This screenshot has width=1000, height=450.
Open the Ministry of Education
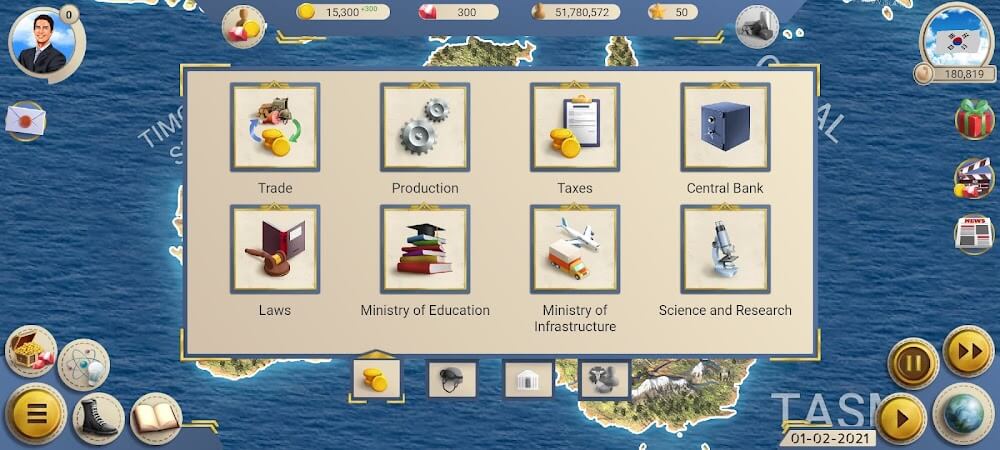coord(425,250)
